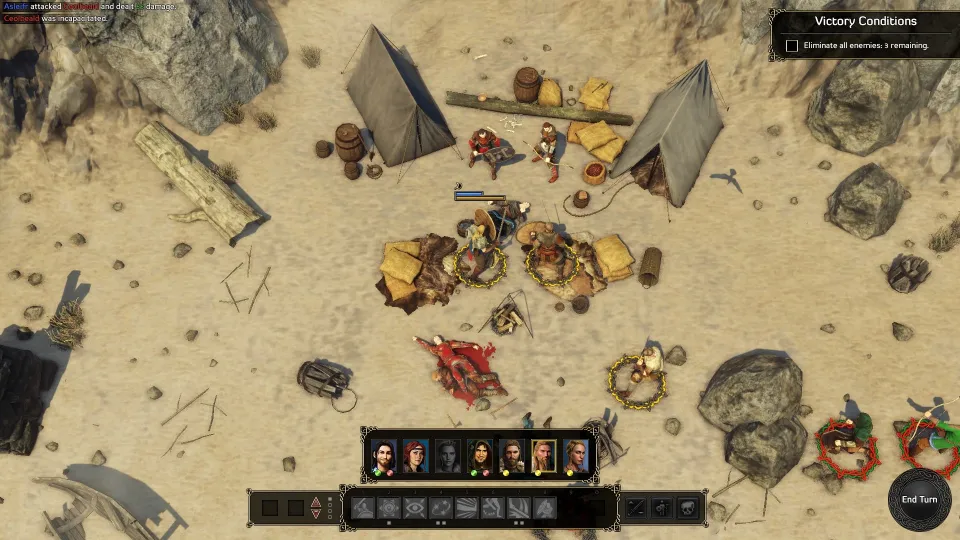Choose the greyed-out woman portrait
The width and height of the screenshot is (960, 540).
coord(448,455)
